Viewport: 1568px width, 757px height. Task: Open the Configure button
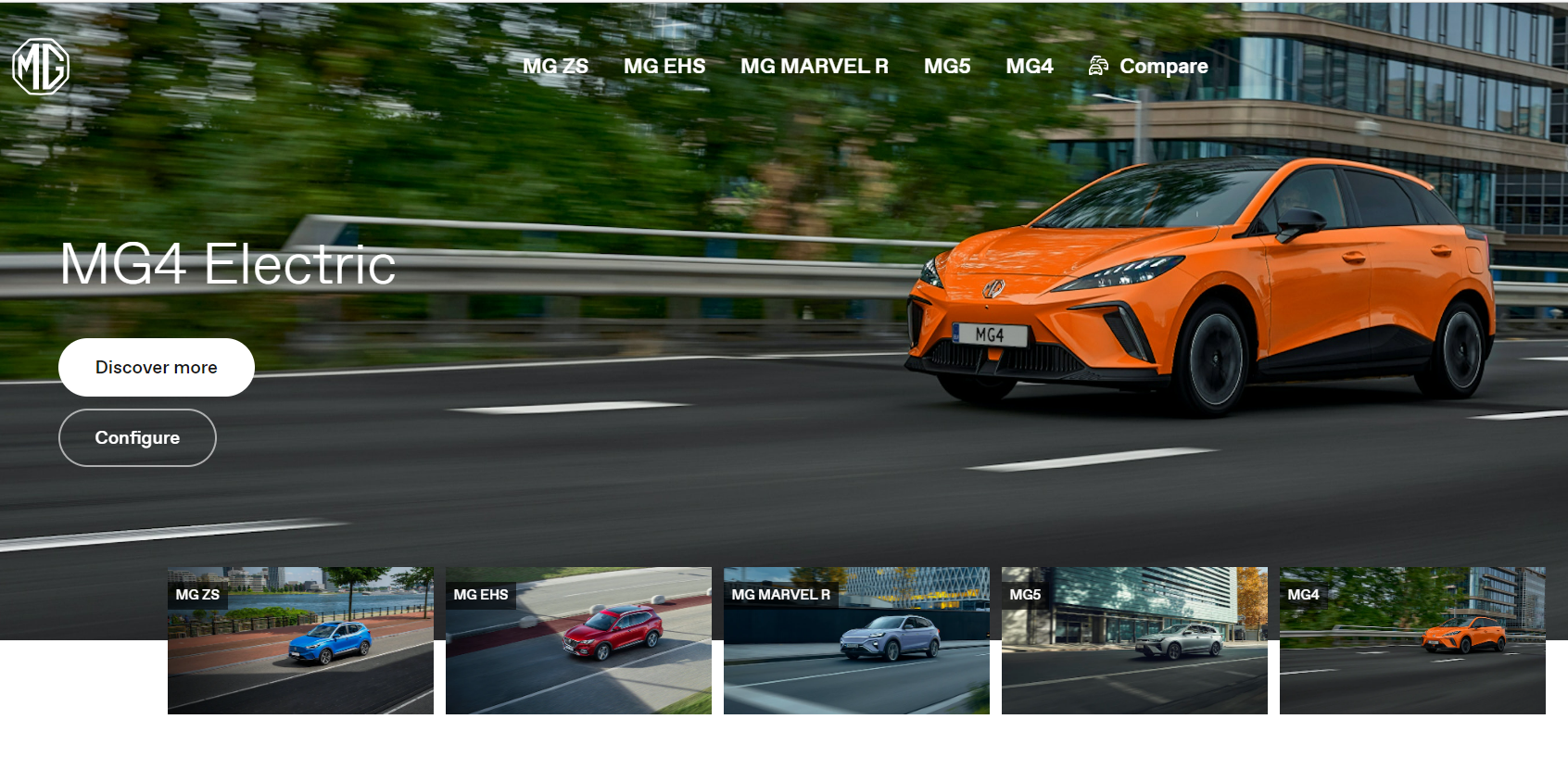137,437
